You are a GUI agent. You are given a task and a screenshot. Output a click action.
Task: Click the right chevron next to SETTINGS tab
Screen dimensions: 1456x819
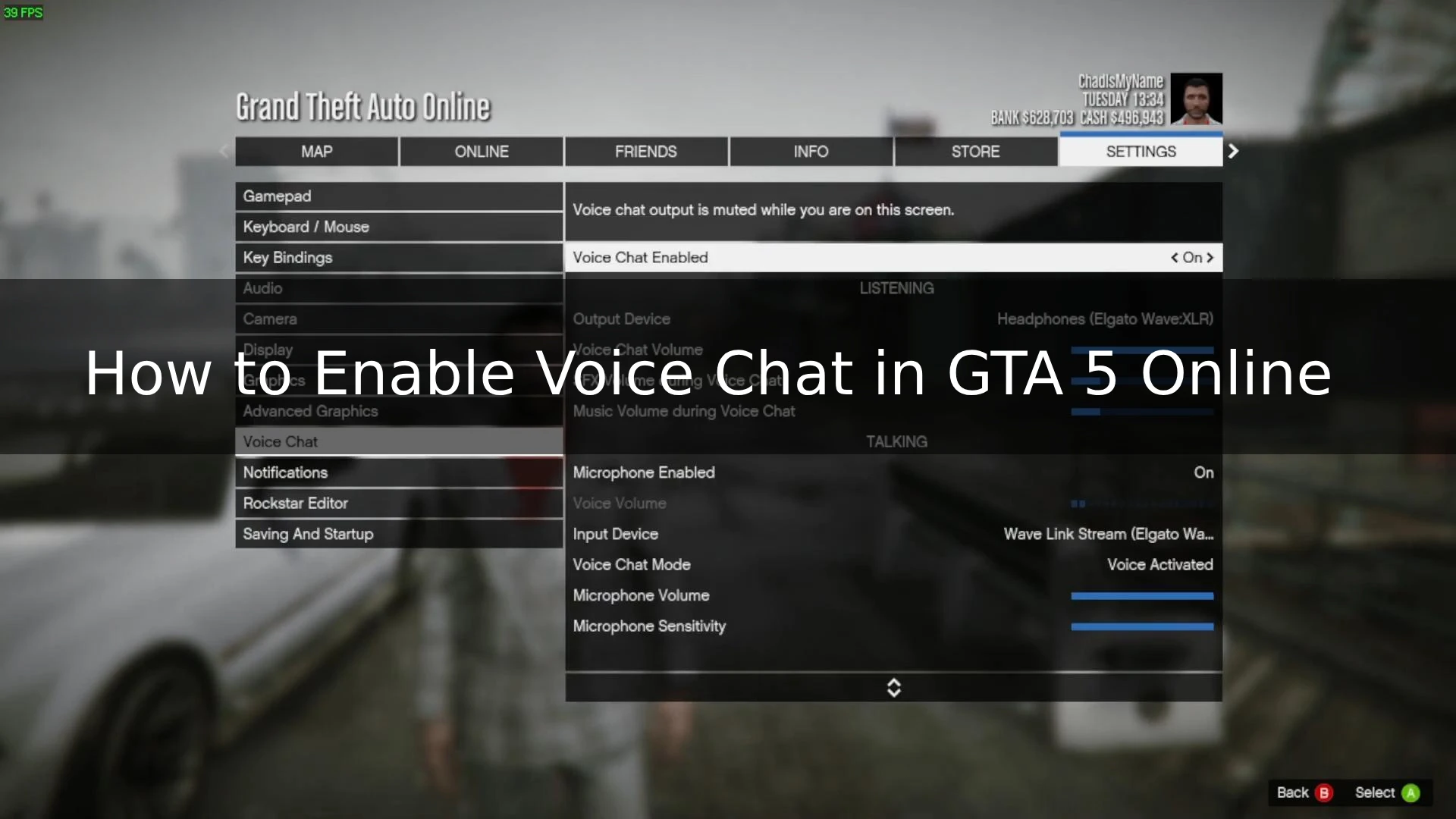(x=1233, y=151)
